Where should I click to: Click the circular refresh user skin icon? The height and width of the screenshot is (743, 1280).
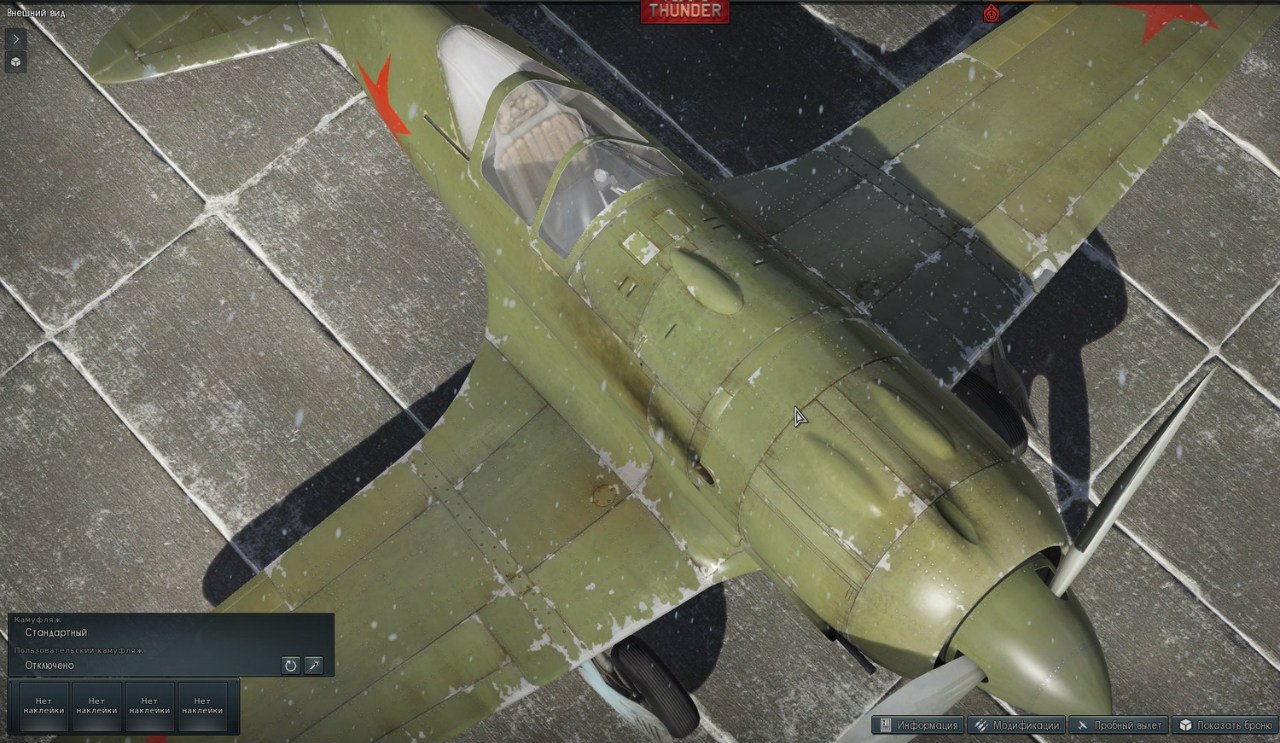290,665
